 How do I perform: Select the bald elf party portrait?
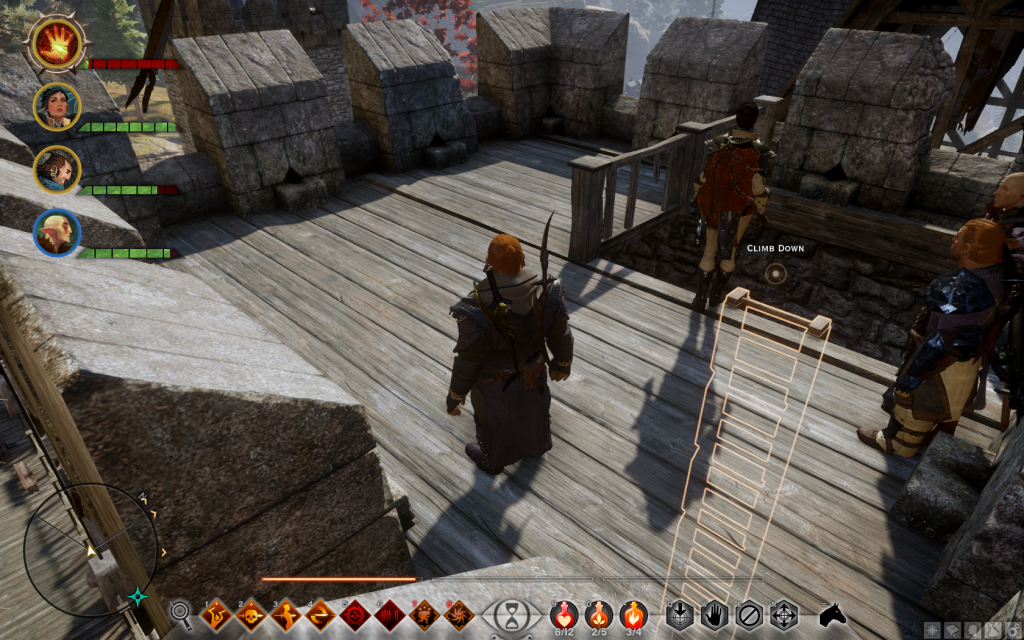point(56,232)
